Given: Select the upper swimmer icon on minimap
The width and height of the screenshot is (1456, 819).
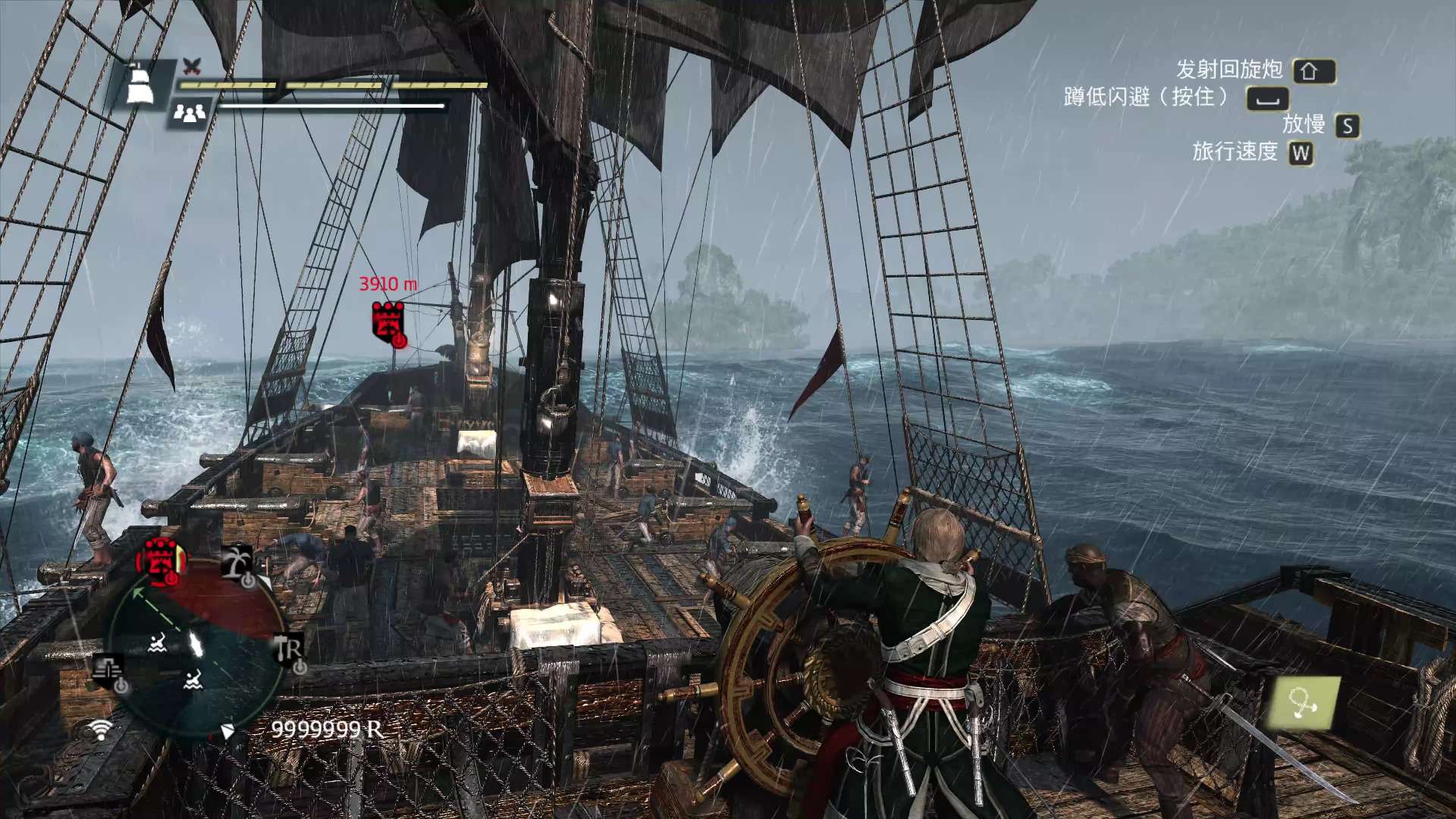Looking at the screenshot, I should [x=158, y=644].
